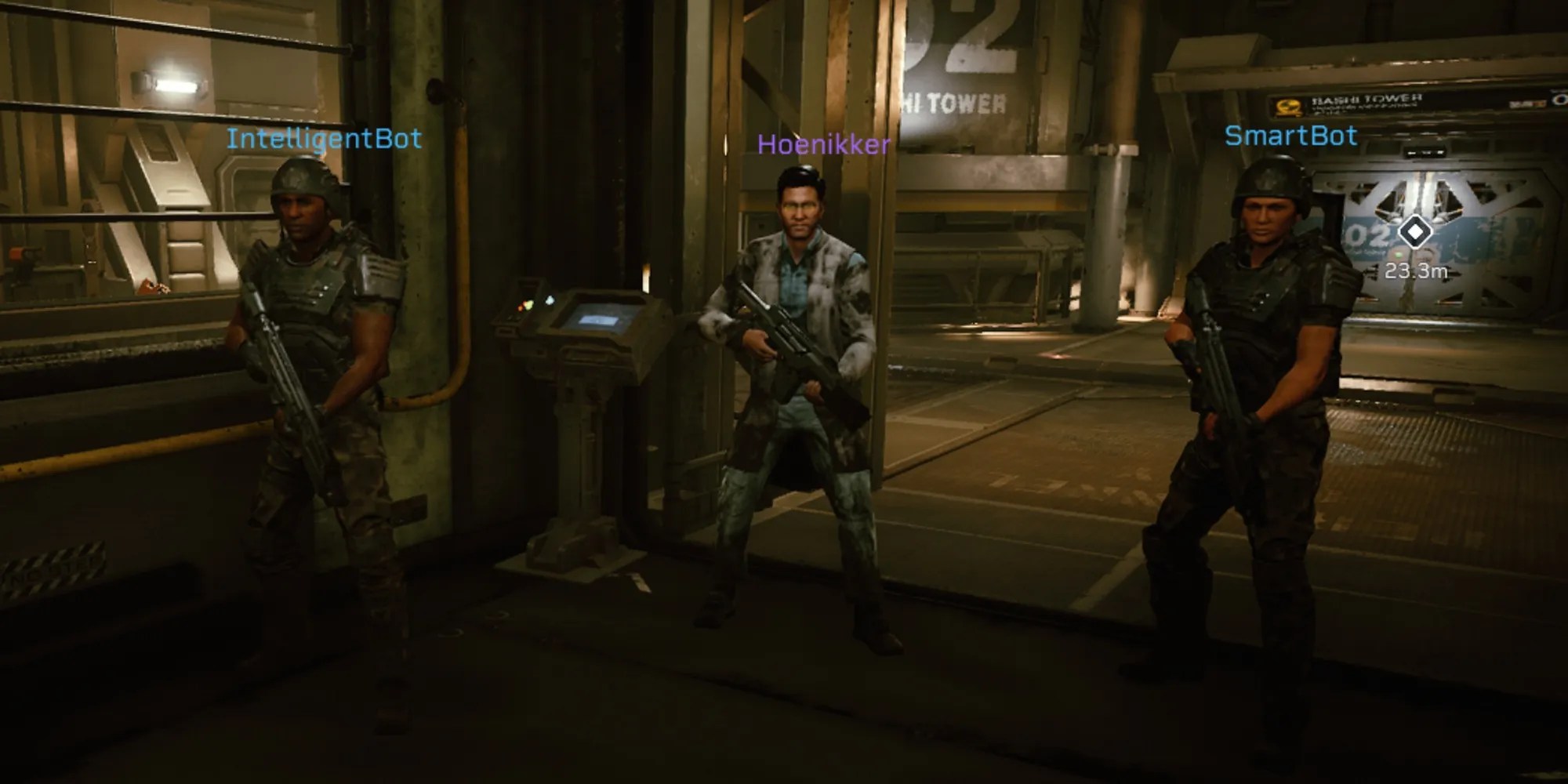Toggle the white indicator light on the console
The height and width of the screenshot is (784, 1568).
pyautogui.click(x=550, y=300)
